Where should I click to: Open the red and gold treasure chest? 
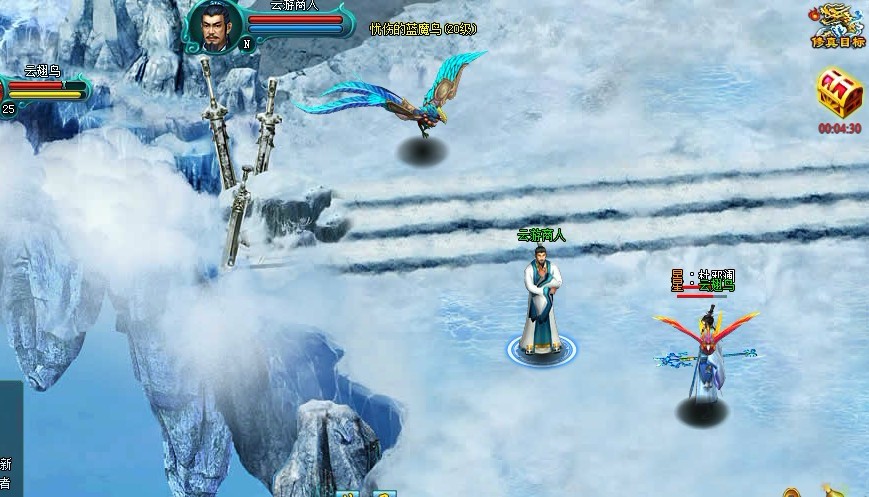pyautogui.click(x=838, y=93)
